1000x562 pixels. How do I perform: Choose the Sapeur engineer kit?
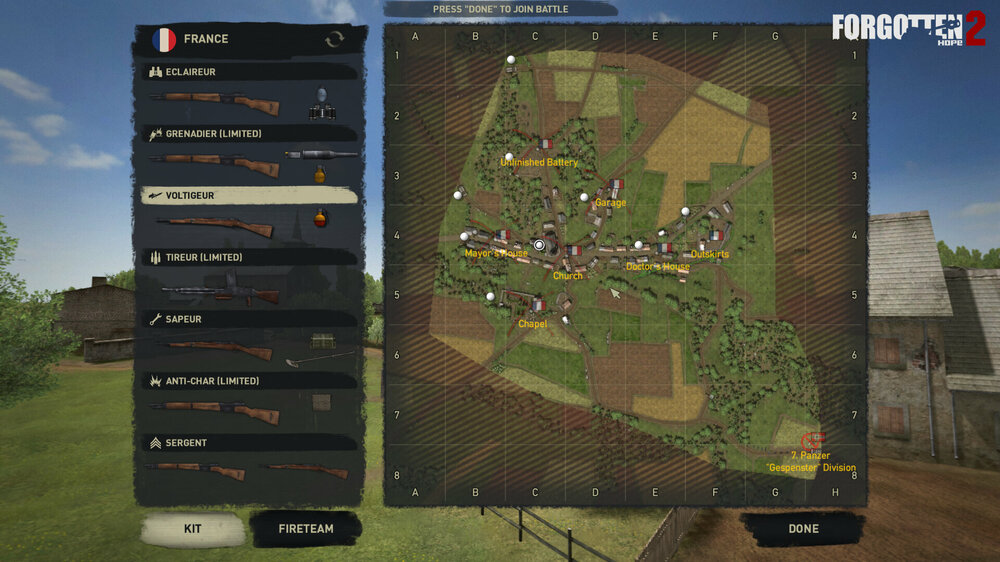(x=250, y=320)
